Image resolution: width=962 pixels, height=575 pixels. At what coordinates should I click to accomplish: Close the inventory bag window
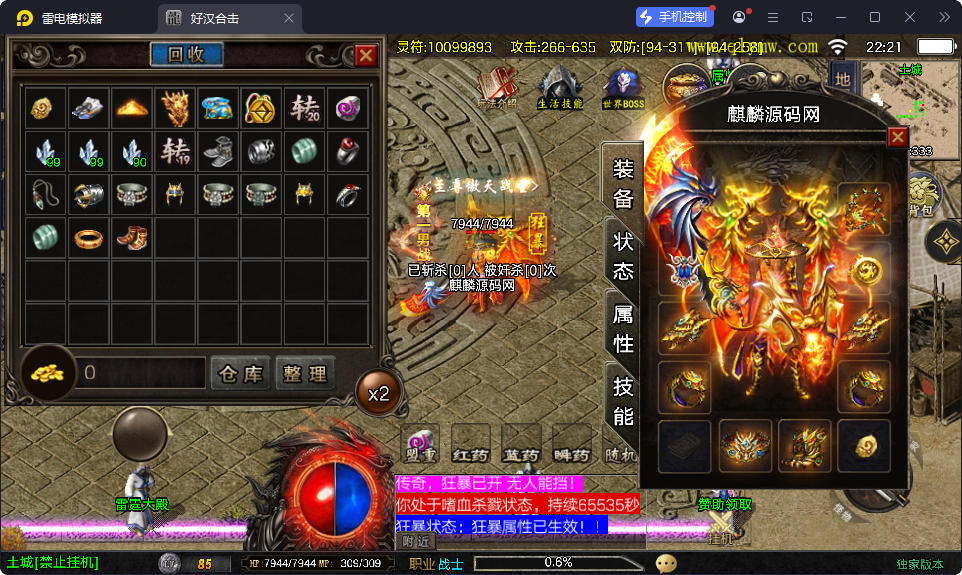(366, 56)
